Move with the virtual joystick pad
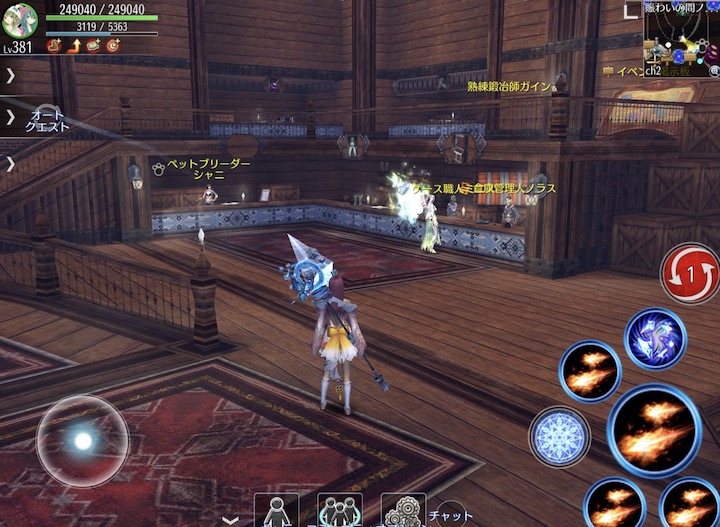This screenshot has width=720, height=527. pyautogui.click(x=82, y=441)
